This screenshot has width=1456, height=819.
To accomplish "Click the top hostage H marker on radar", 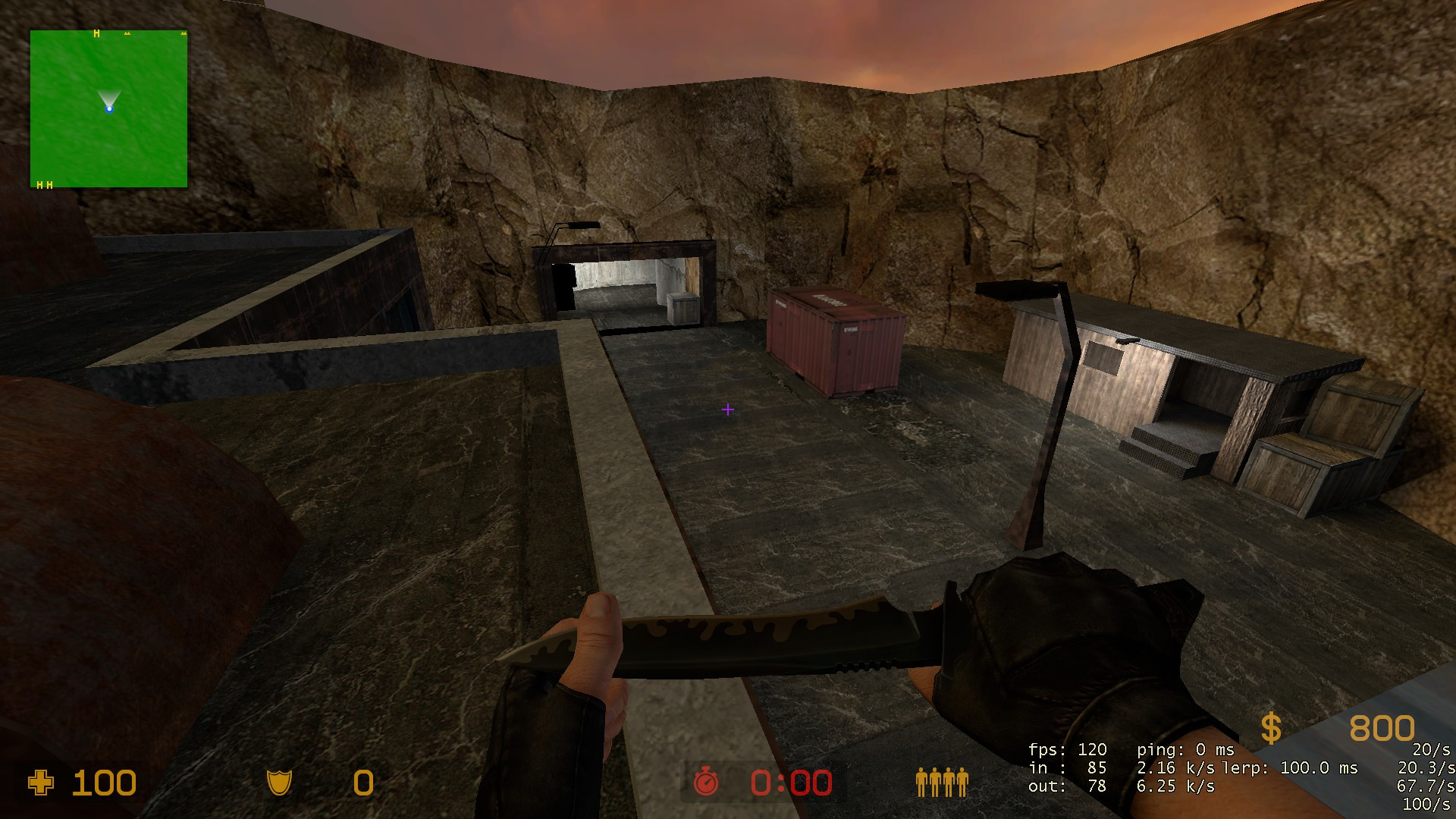I will coord(96,34).
